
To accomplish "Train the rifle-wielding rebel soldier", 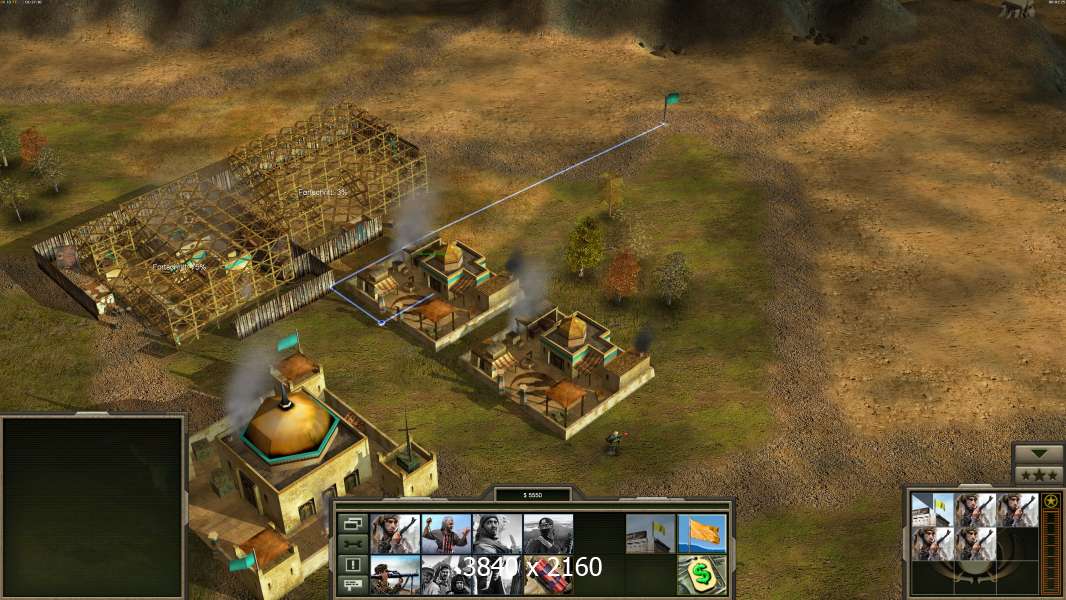I will point(395,534).
